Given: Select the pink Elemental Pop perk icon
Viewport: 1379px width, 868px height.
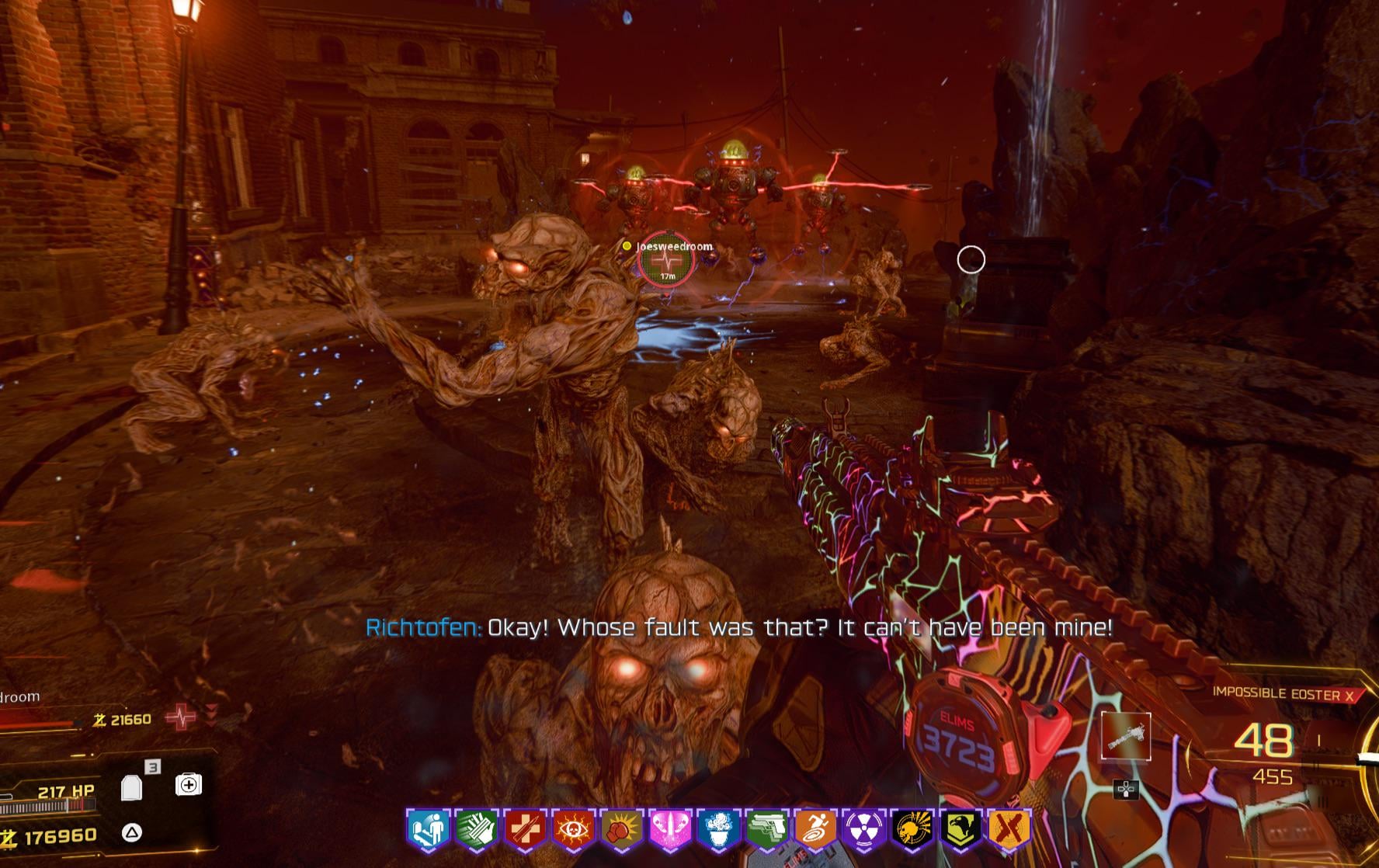Looking at the screenshot, I should click(670, 828).
